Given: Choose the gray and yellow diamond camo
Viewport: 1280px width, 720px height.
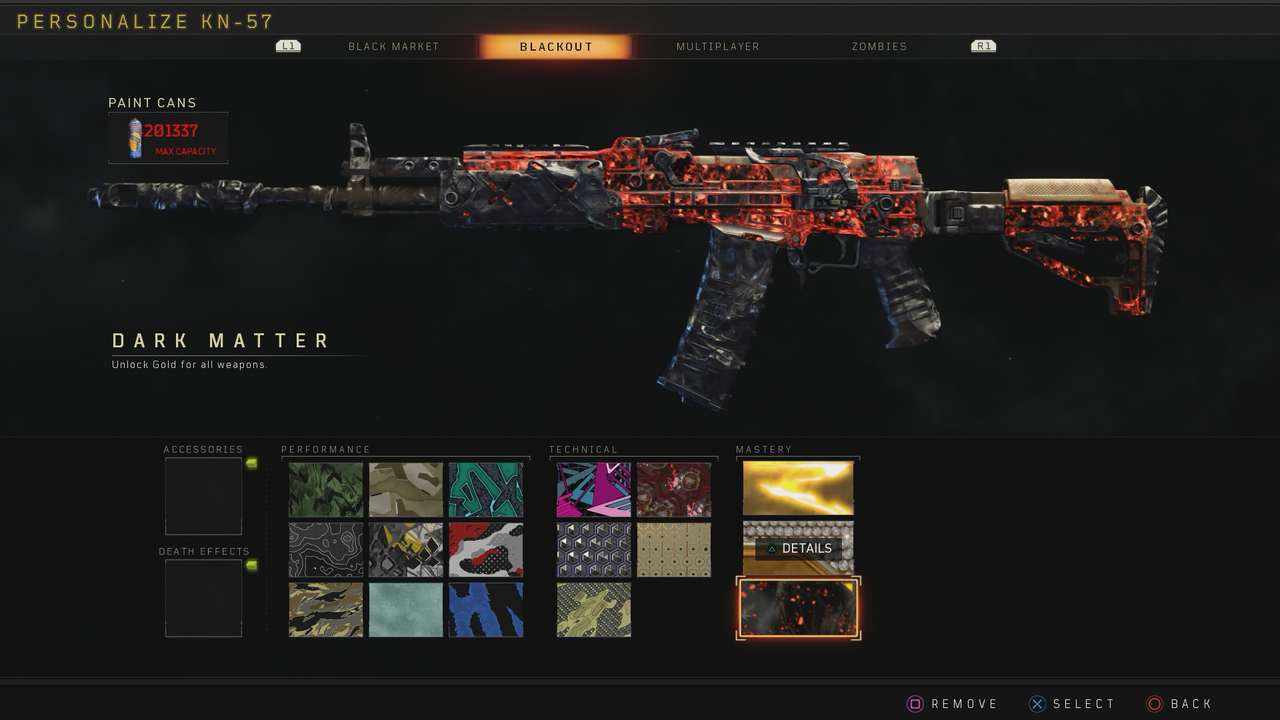Looking at the screenshot, I should 406,549.
